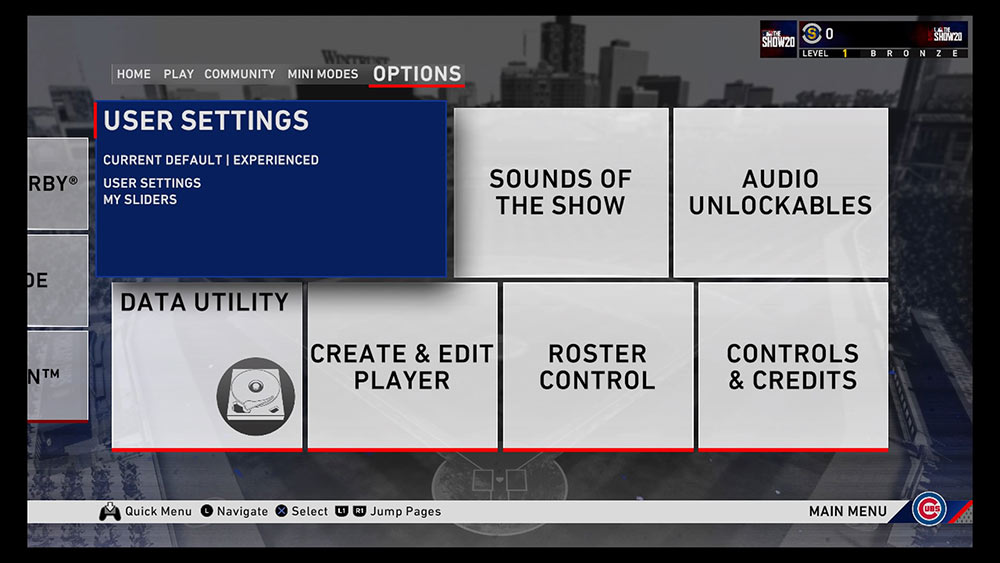Select the Audio Unlockables tile
The height and width of the screenshot is (563, 1000).
click(x=780, y=193)
